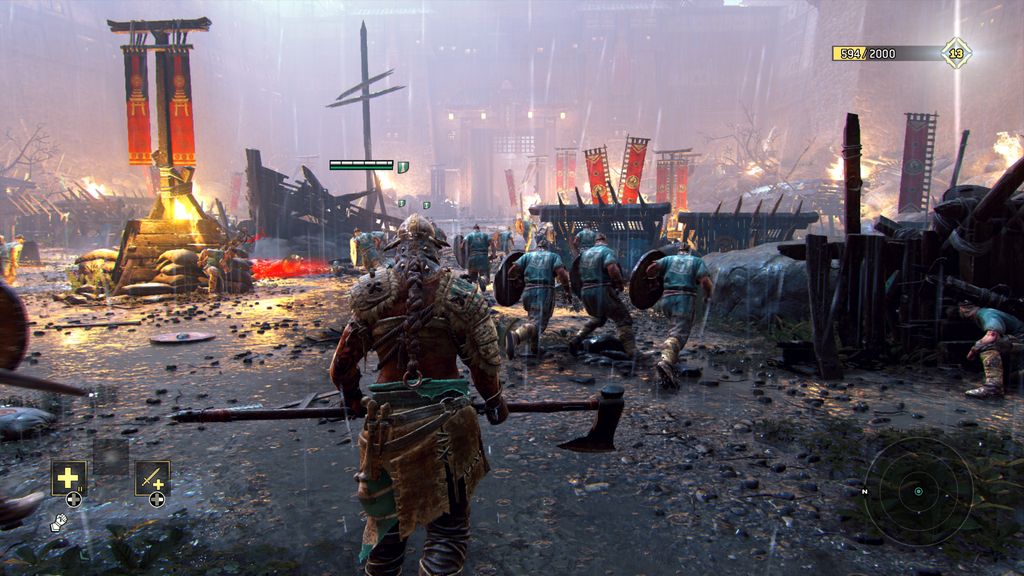This screenshot has height=576, width=1024.
Task: Click the white gauntlet fist icon
Action: click(x=58, y=521)
